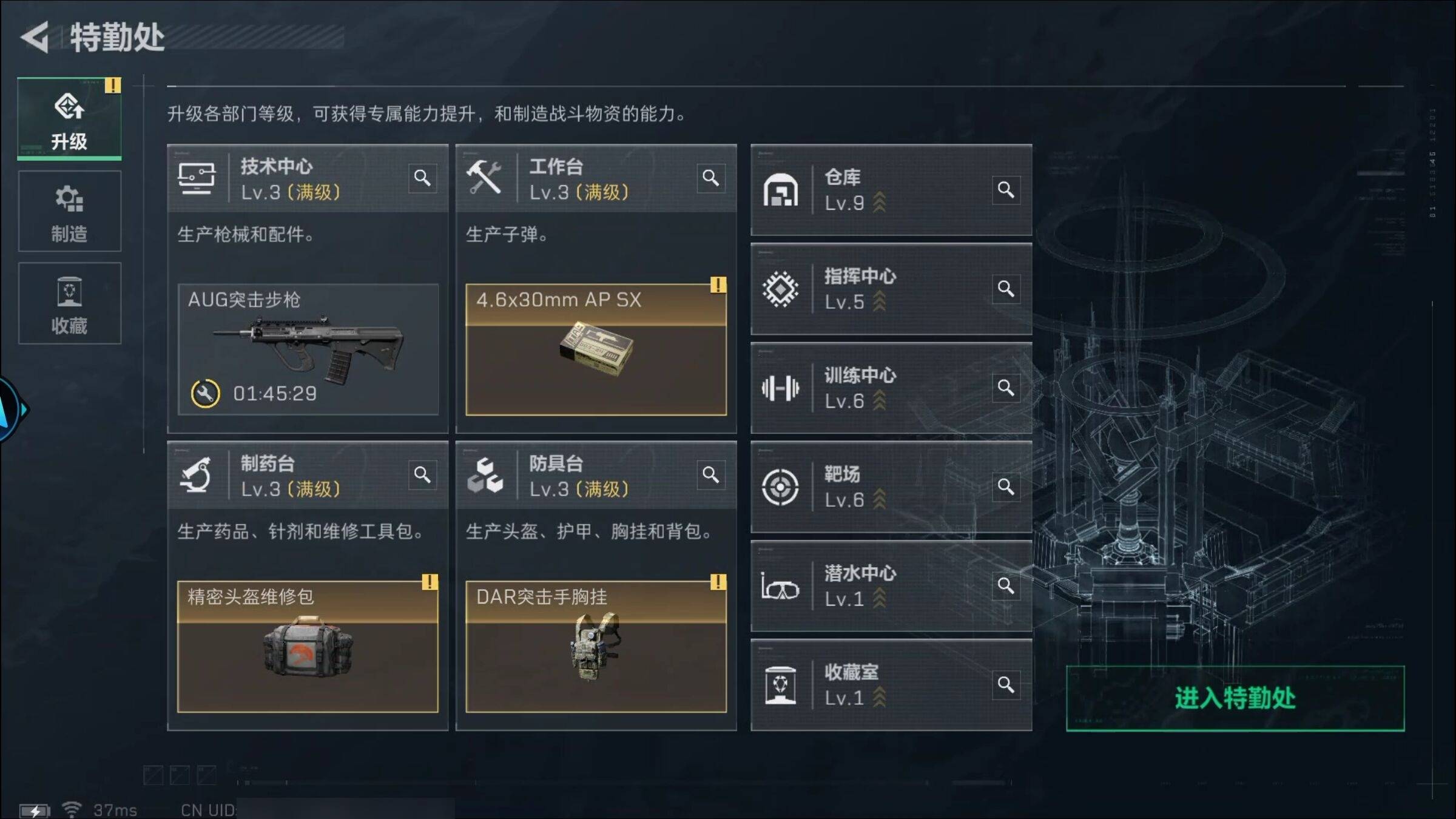This screenshot has height=819, width=1456.
Task: Choose the 训练中心 Lv.6 row
Action: pyautogui.click(x=891, y=388)
